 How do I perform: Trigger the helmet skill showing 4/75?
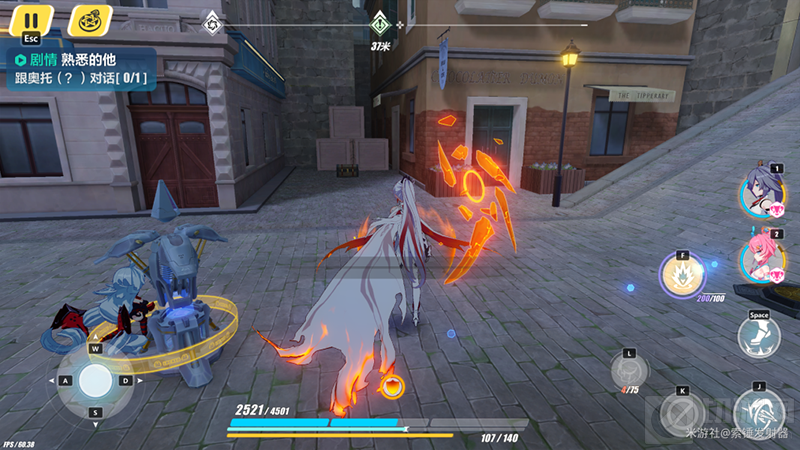point(630,372)
